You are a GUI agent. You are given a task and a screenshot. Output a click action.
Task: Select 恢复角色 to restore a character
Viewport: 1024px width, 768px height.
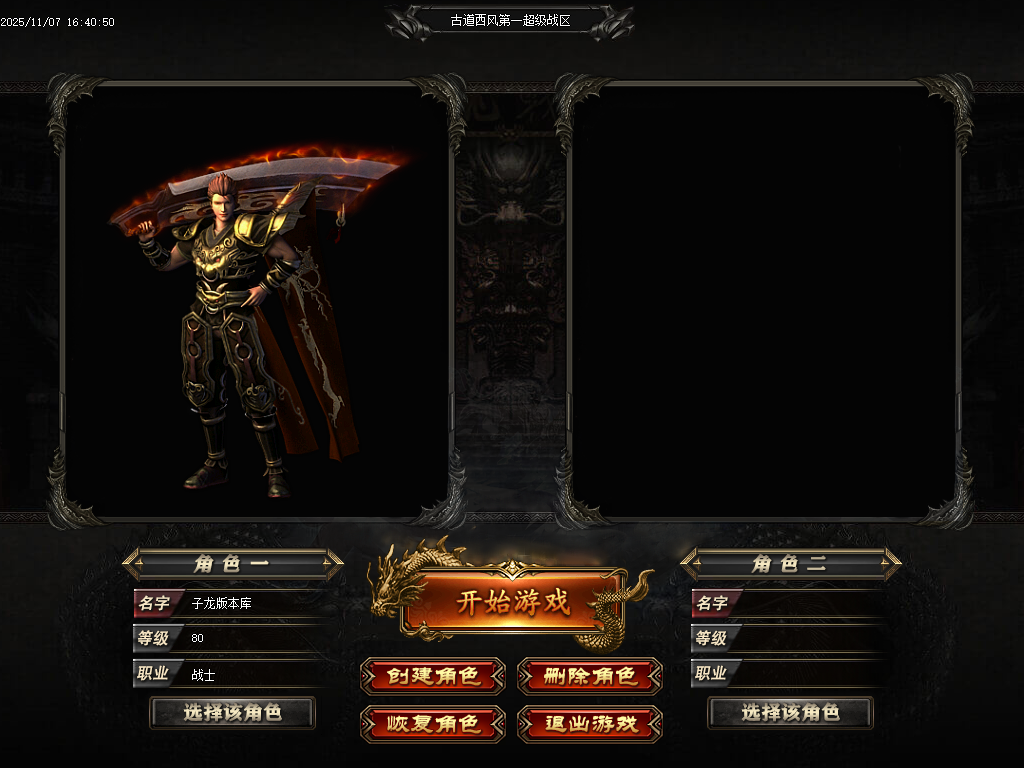click(x=433, y=723)
